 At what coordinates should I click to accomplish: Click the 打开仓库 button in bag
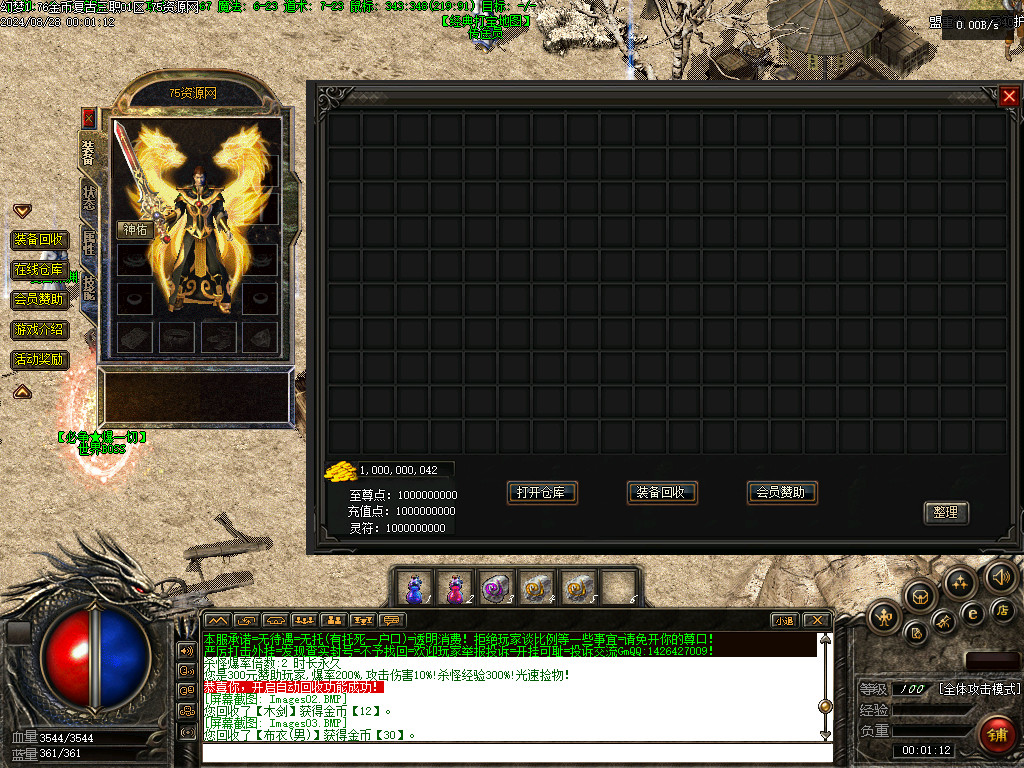coord(542,492)
